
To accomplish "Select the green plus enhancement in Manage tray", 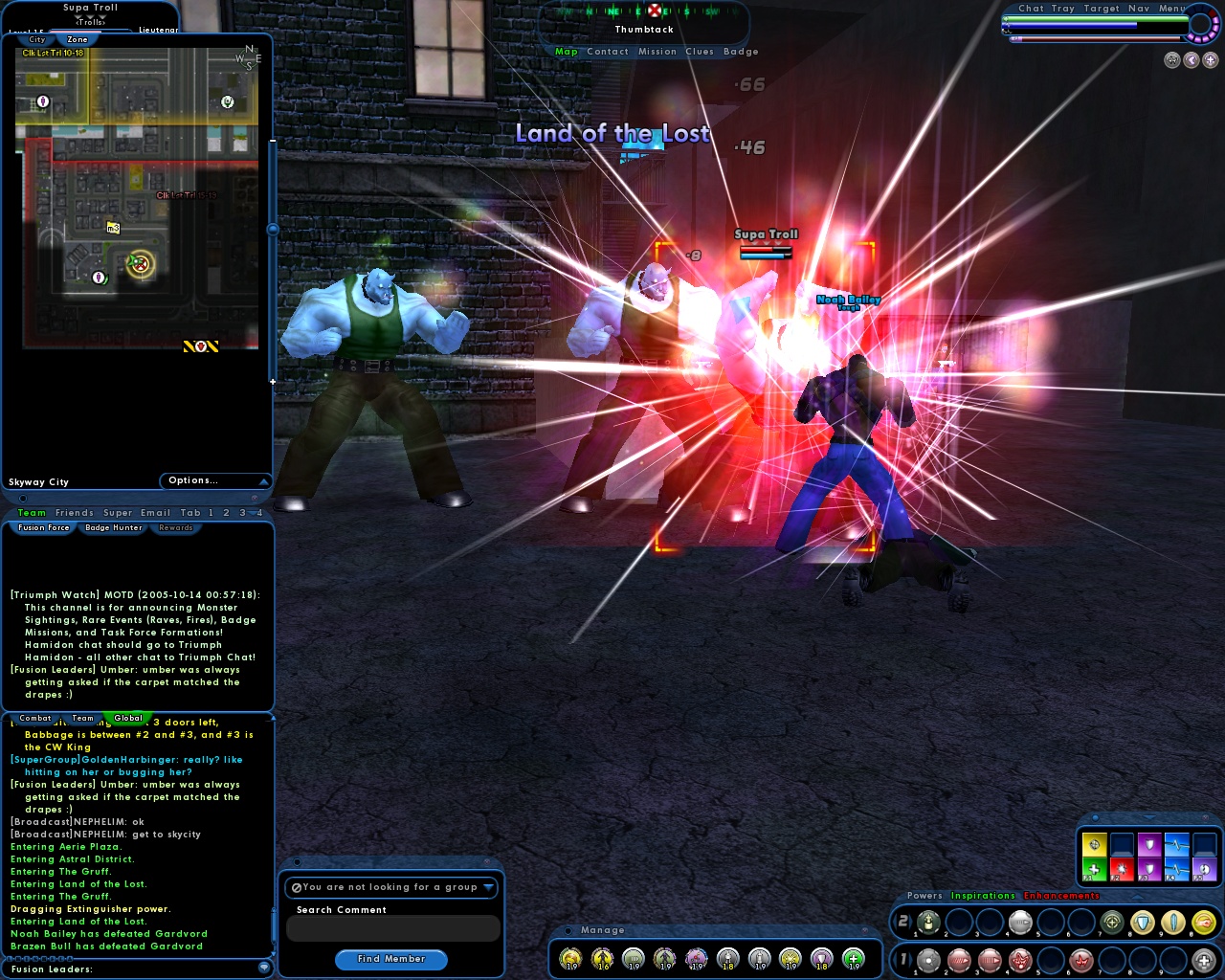I will coord(853,959).
